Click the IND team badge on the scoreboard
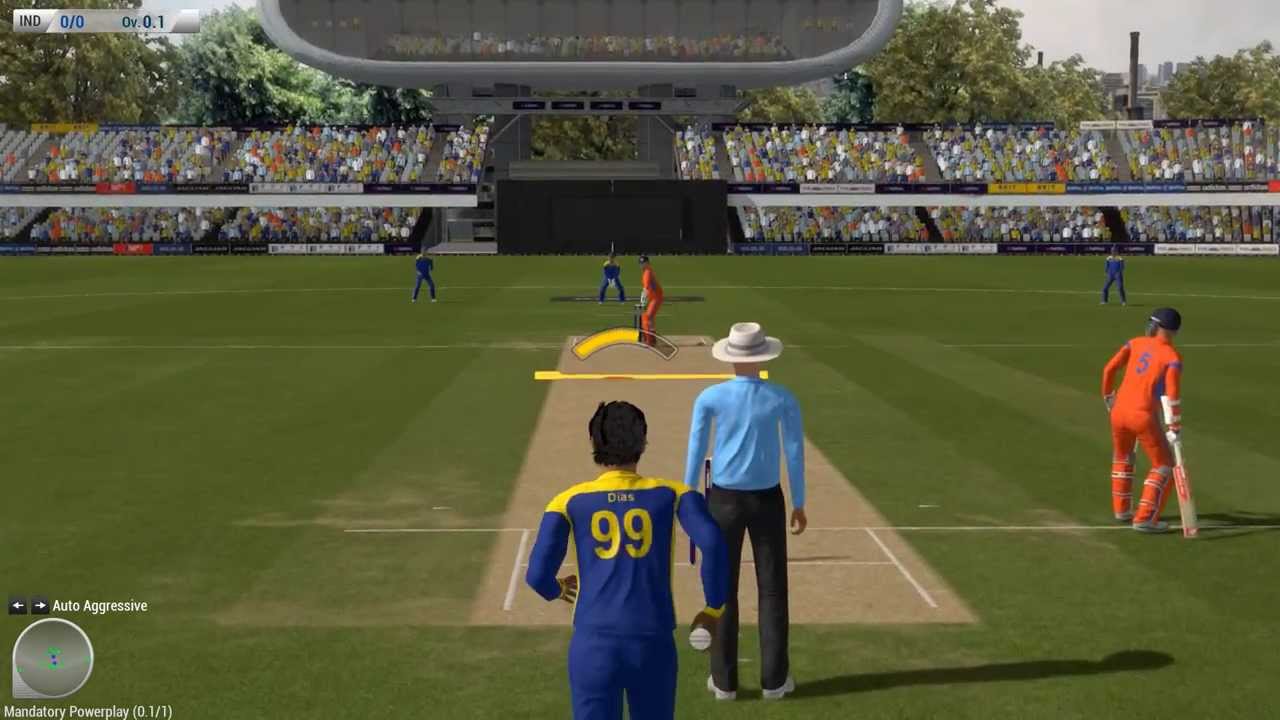 (x=29, y=21)
